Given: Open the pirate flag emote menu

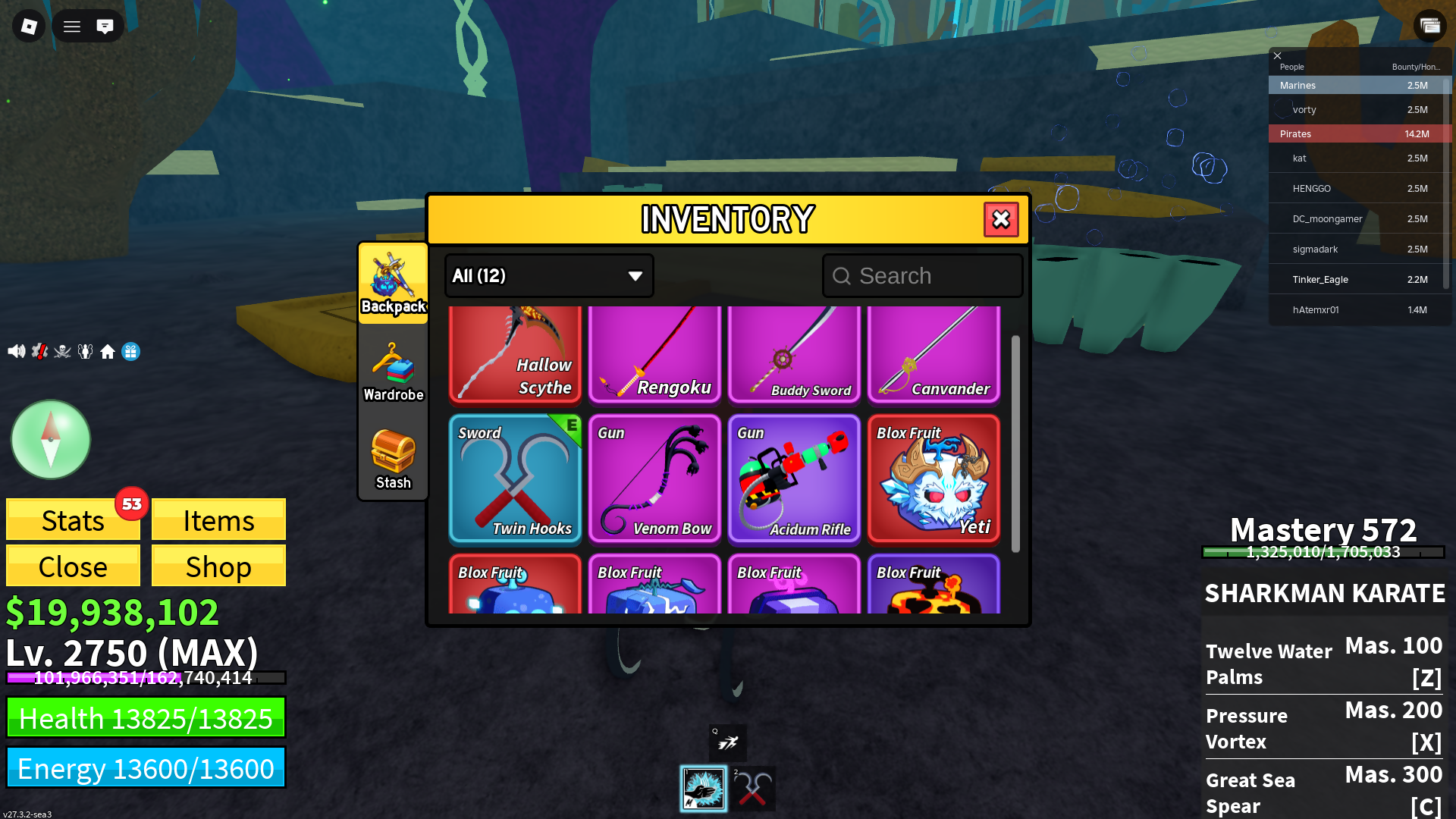Looking at the screenshot, I should click(62, 351).
